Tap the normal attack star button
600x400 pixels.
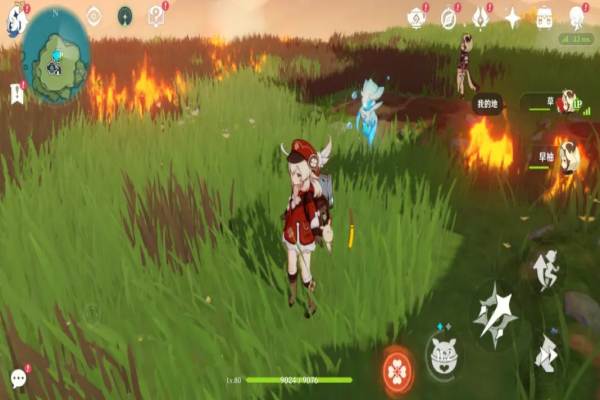(495, 312)
